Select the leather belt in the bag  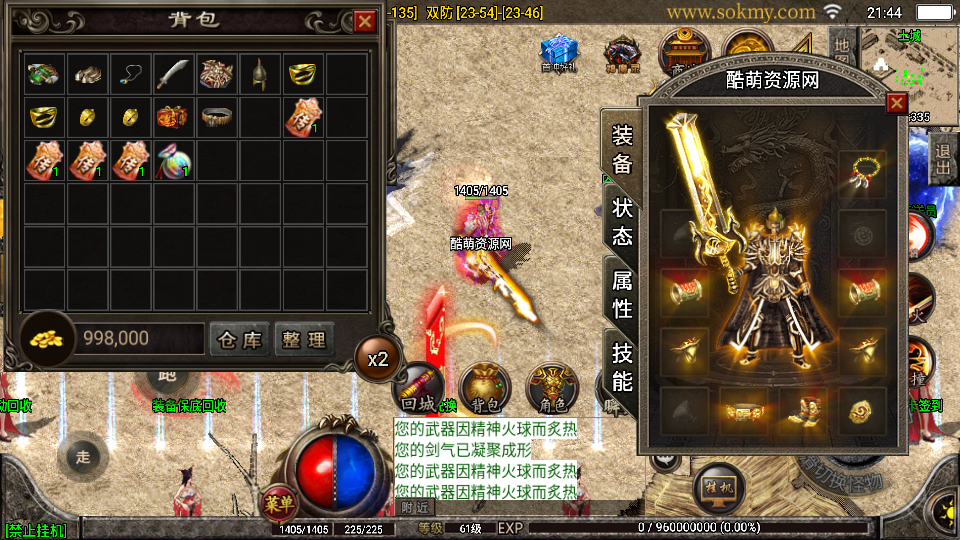216,117
